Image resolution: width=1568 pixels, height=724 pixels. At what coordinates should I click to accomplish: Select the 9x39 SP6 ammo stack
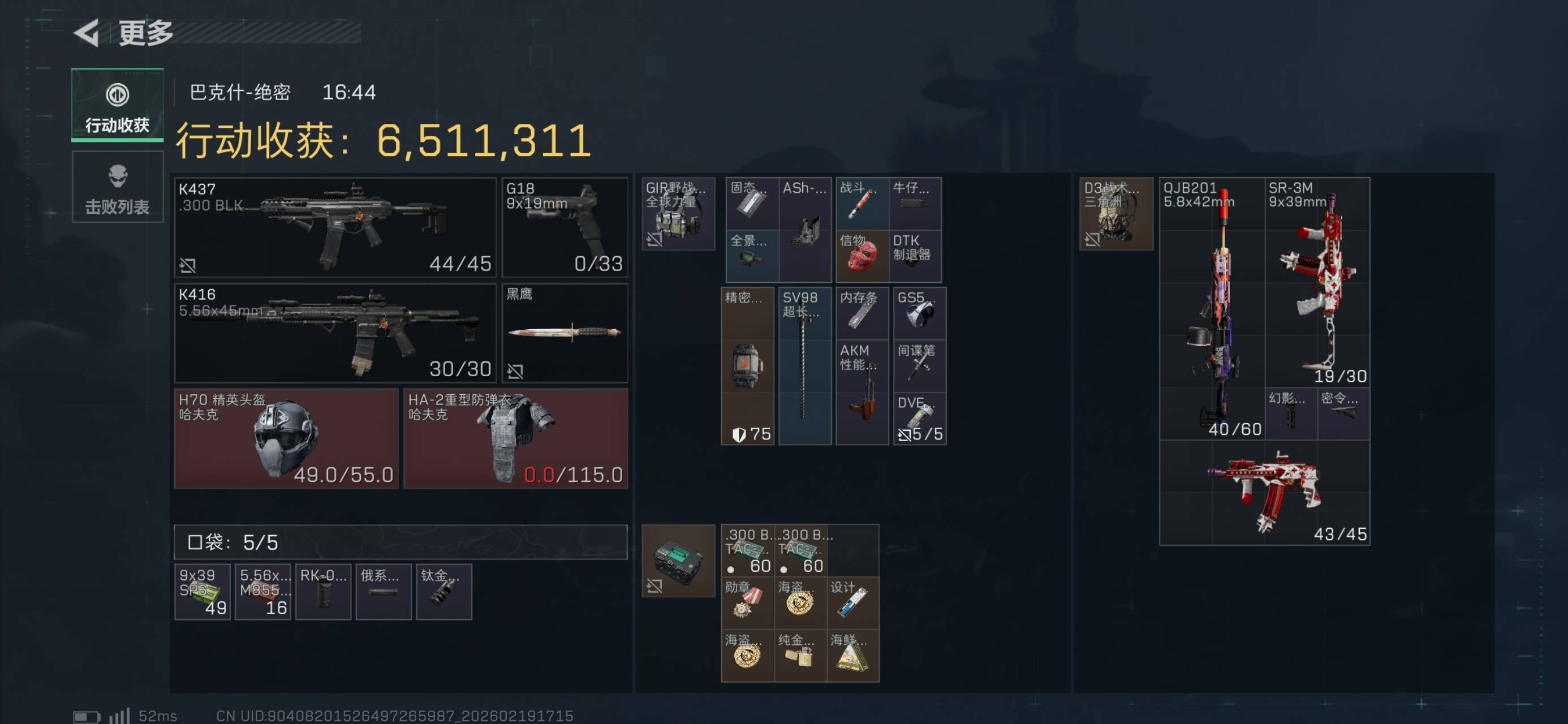tap(202, 591)
